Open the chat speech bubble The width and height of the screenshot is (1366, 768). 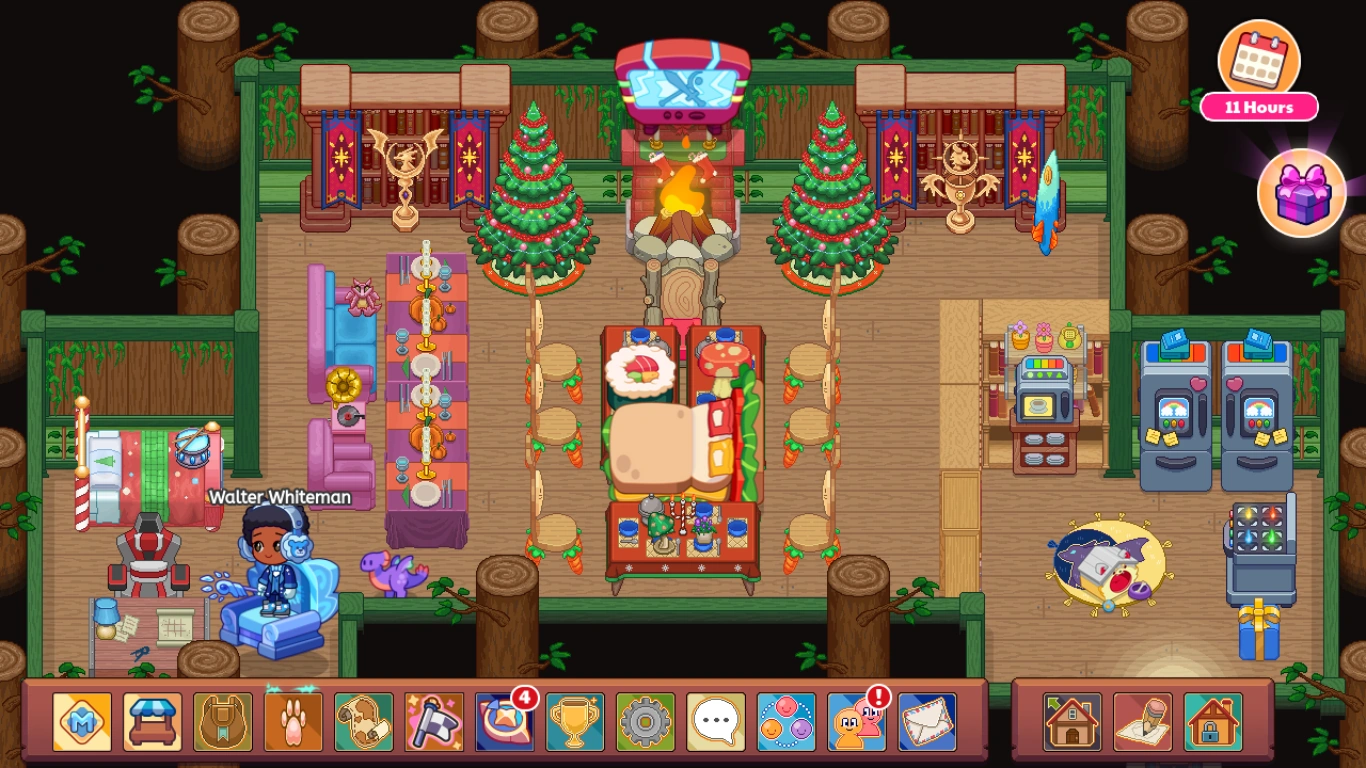point(714,718)
